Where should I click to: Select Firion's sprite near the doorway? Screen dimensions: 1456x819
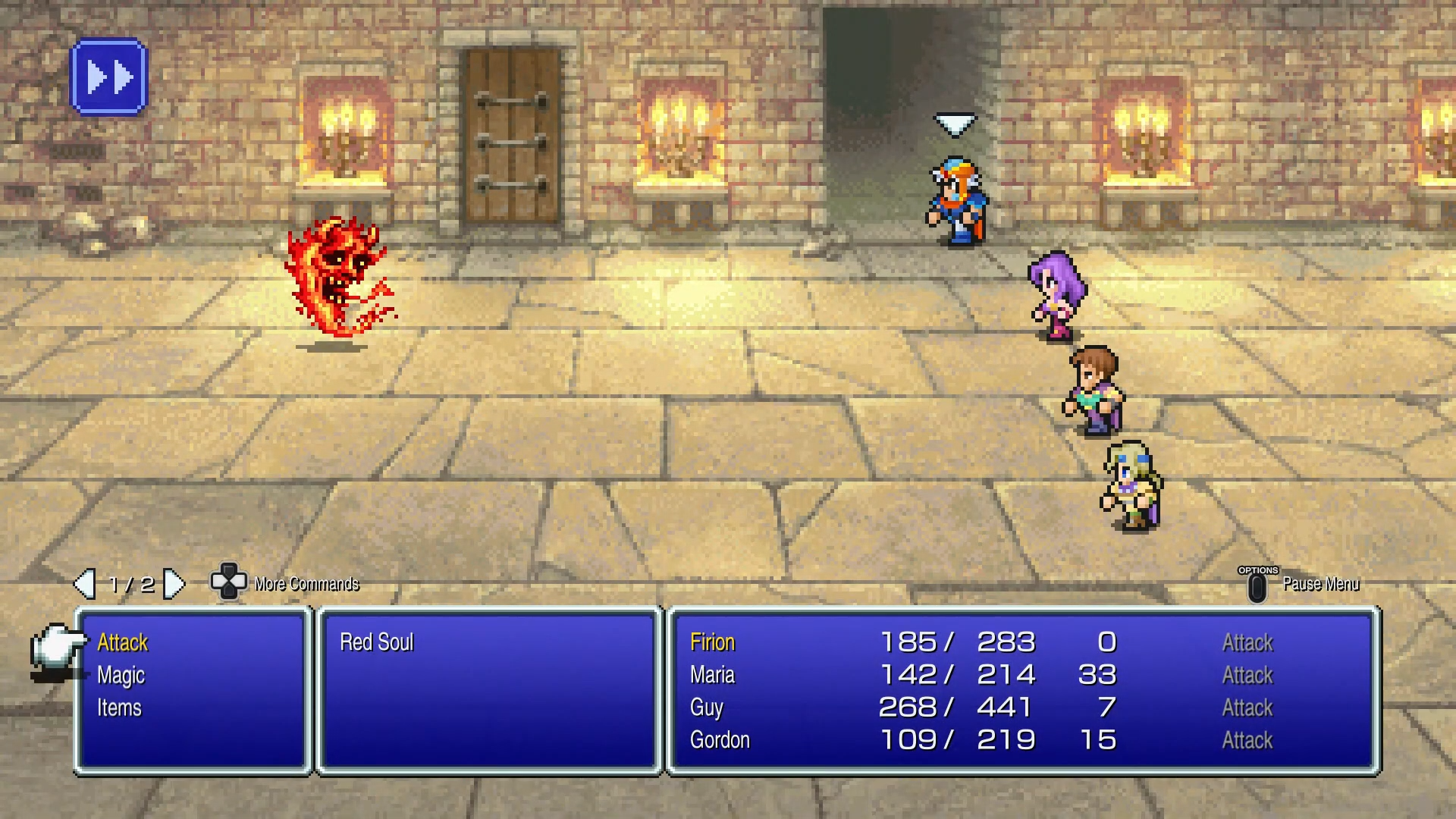click(957, 205)
